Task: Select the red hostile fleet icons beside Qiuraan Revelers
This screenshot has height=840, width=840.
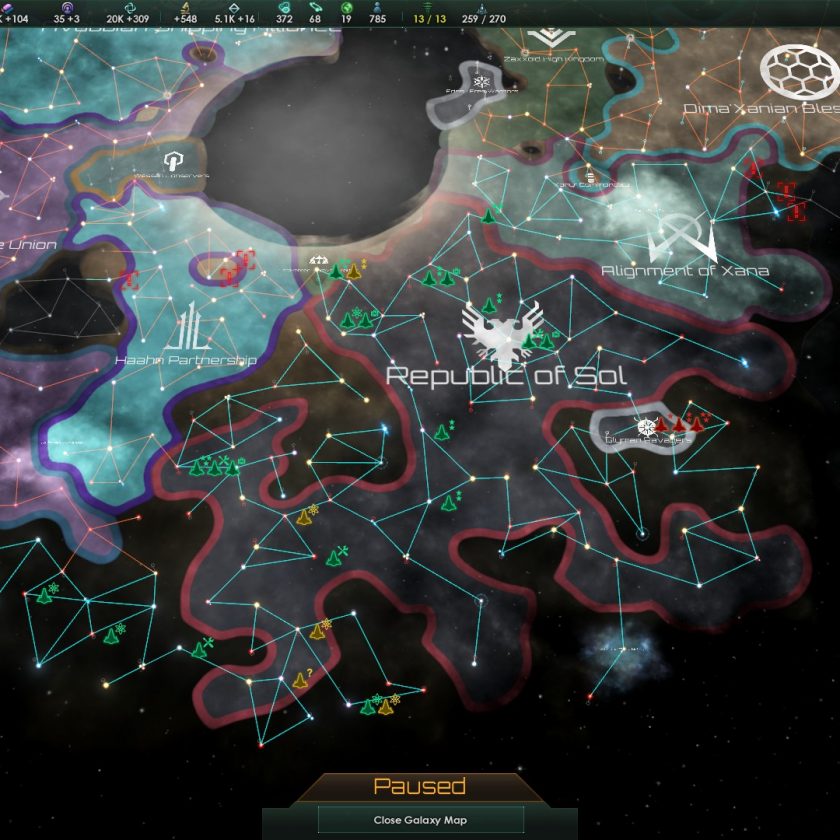Action: 679,425
